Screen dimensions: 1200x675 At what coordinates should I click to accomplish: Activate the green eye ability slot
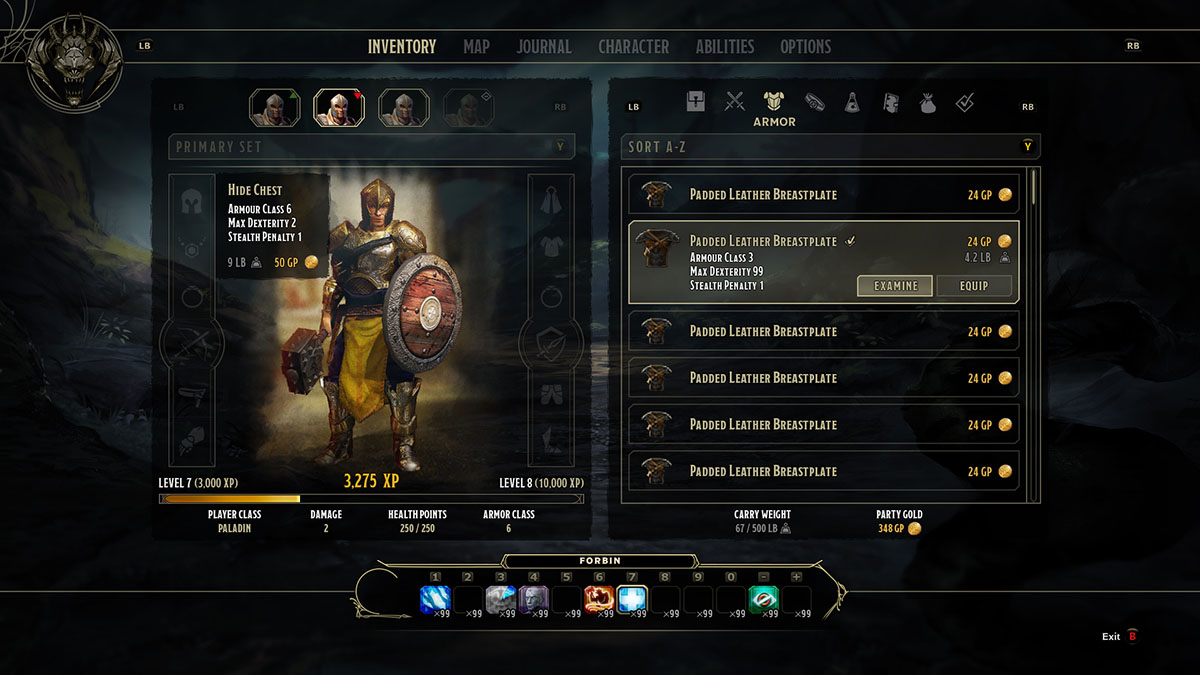click(x=764, y=599)
